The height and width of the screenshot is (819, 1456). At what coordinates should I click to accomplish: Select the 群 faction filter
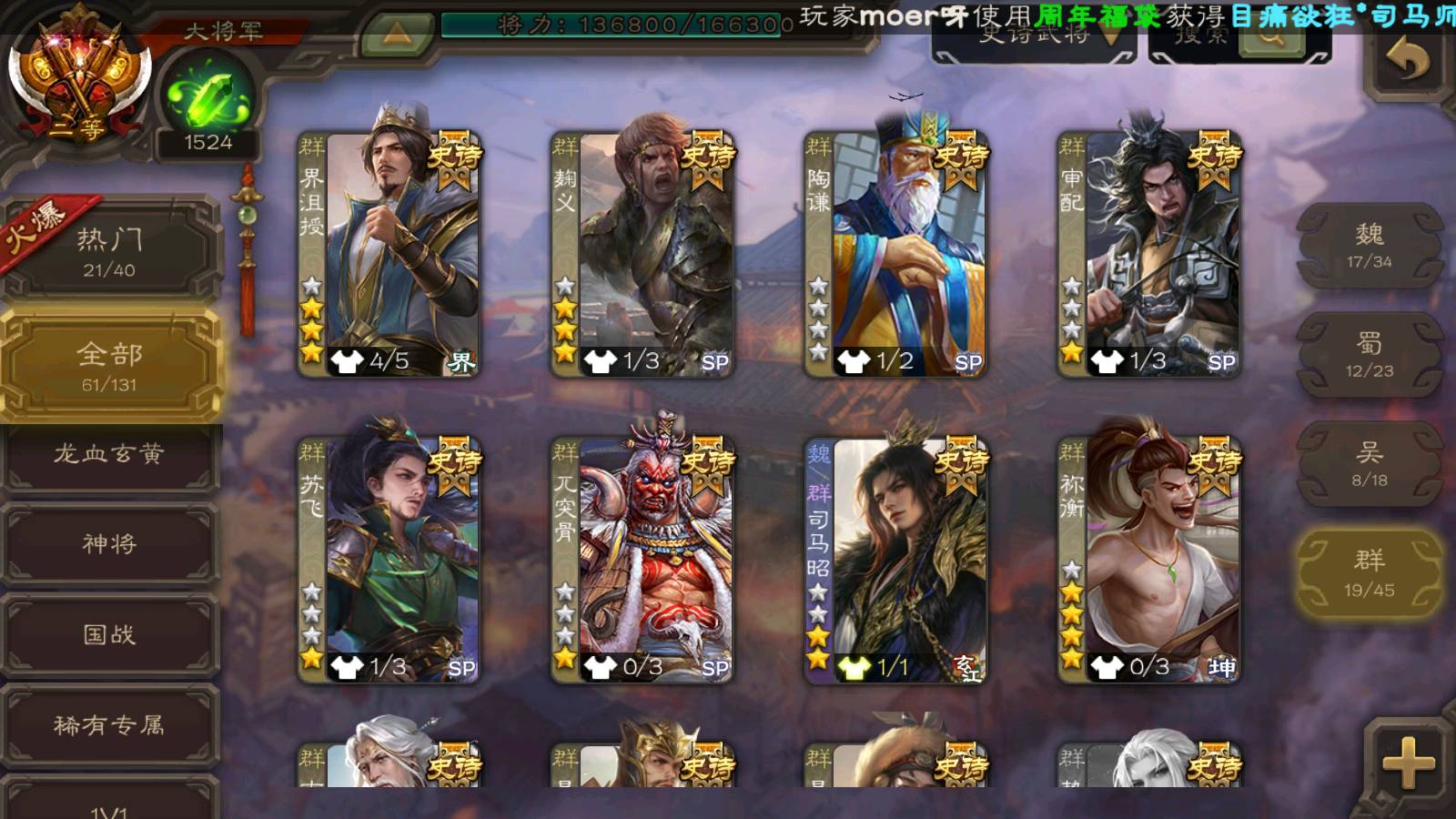[x=1369, y=574]
